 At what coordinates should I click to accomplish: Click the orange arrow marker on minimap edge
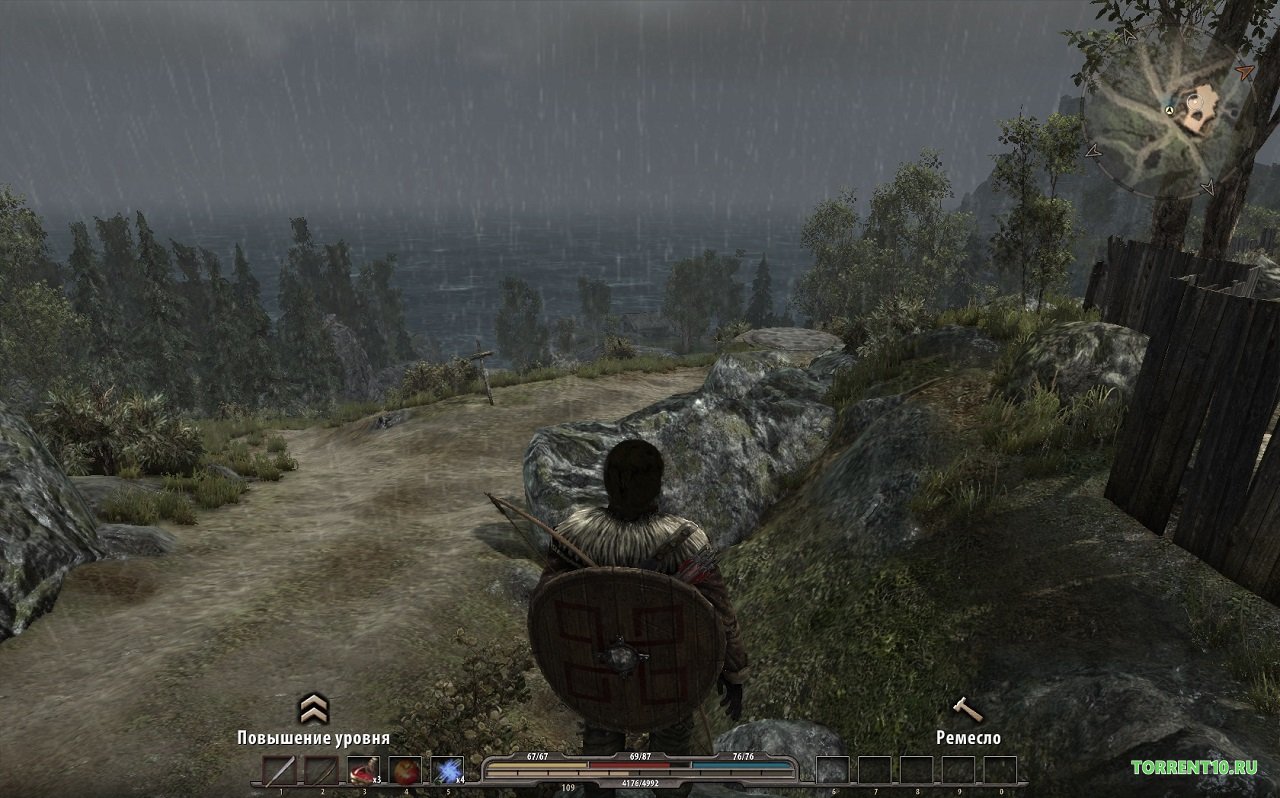pyautogui.click(x=1244, y=72)
